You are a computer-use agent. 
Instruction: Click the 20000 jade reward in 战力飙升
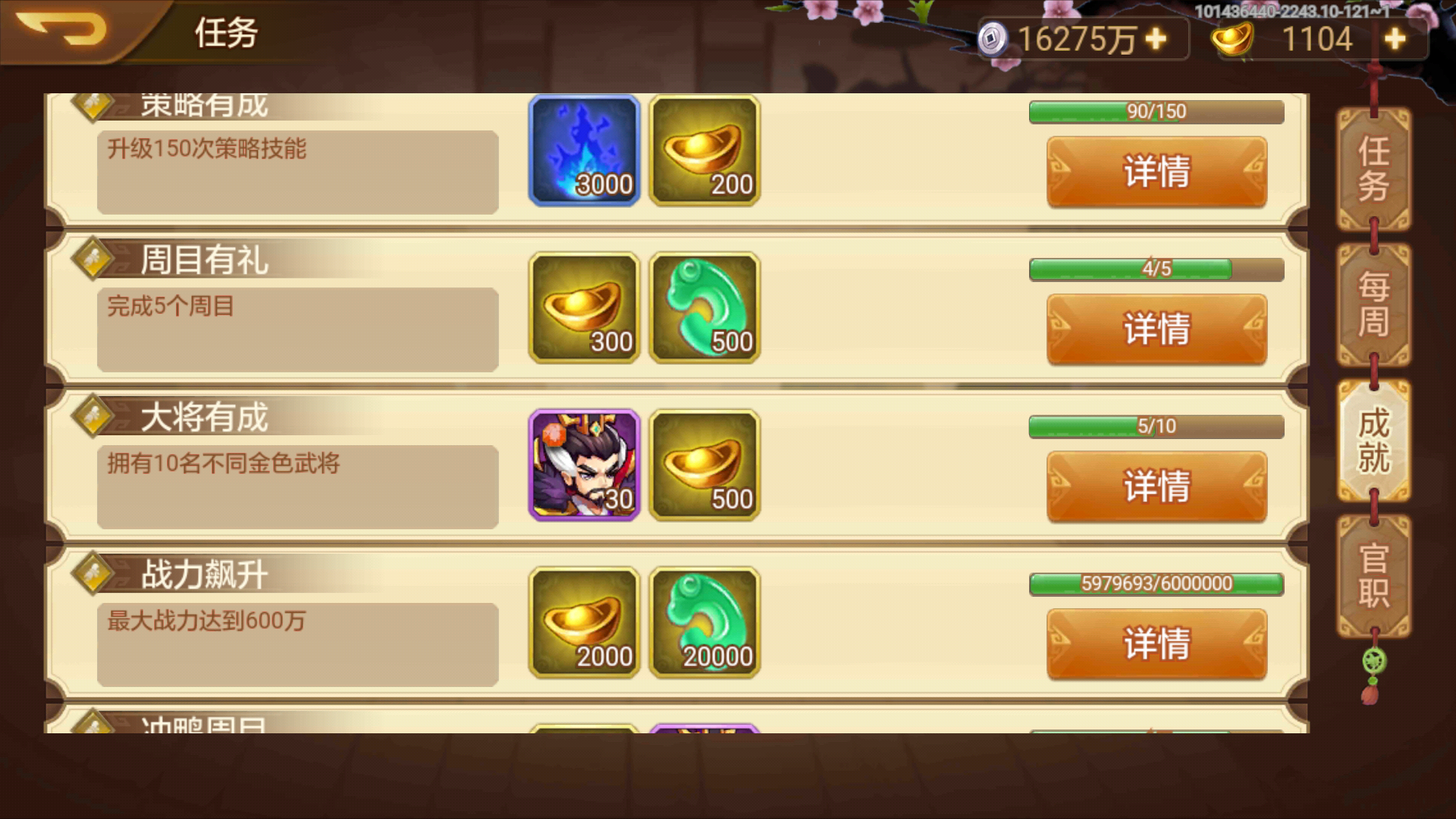click(x=704, y=622)
